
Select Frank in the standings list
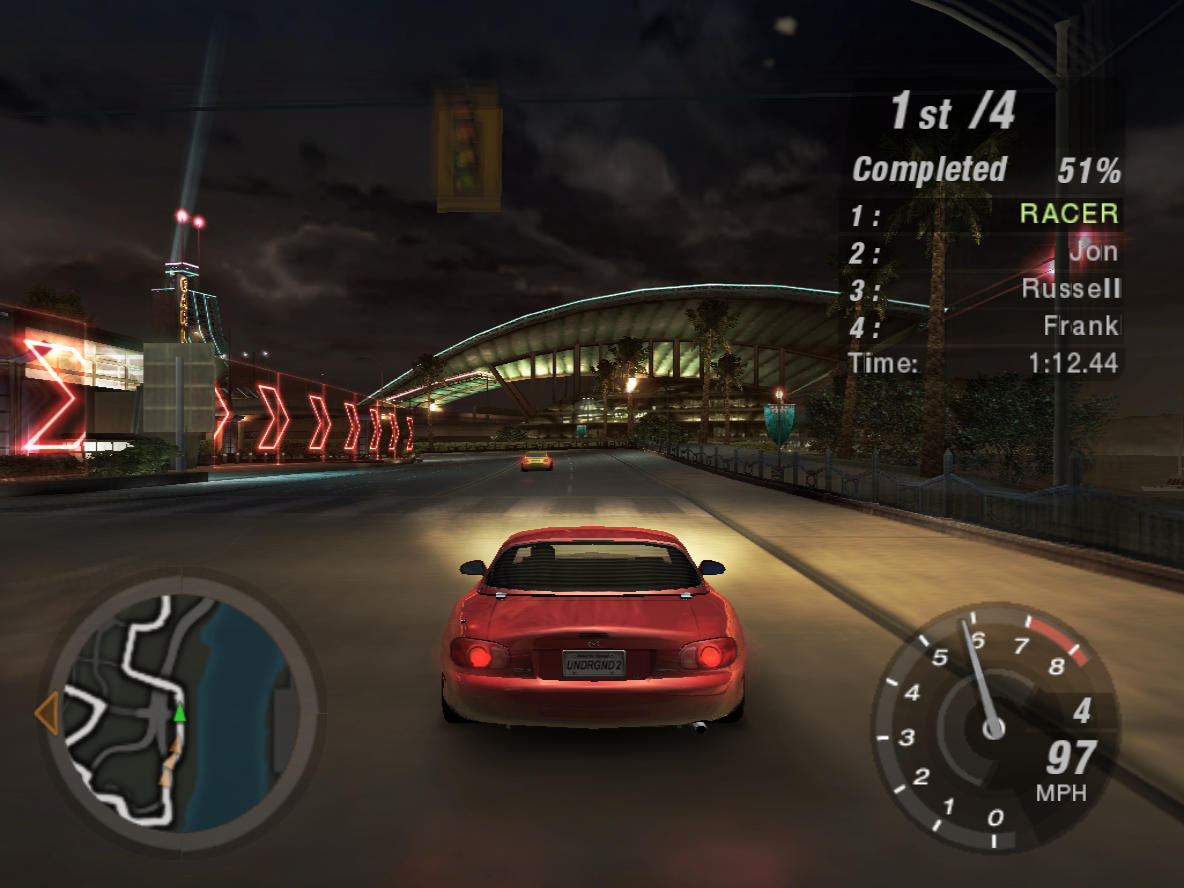tap(1081, 326)
